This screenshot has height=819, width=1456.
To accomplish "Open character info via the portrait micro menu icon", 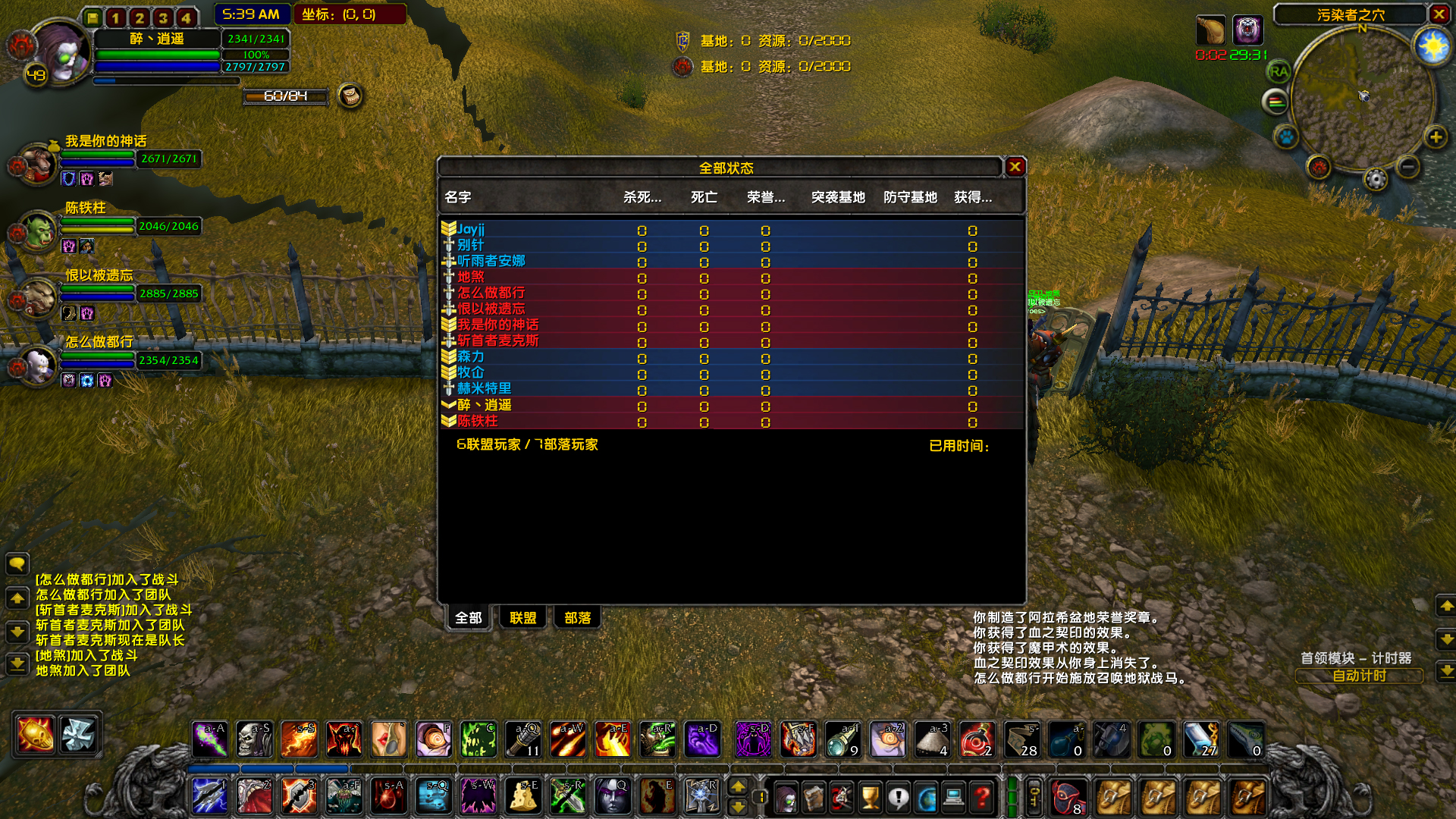I will pos(786,795).
